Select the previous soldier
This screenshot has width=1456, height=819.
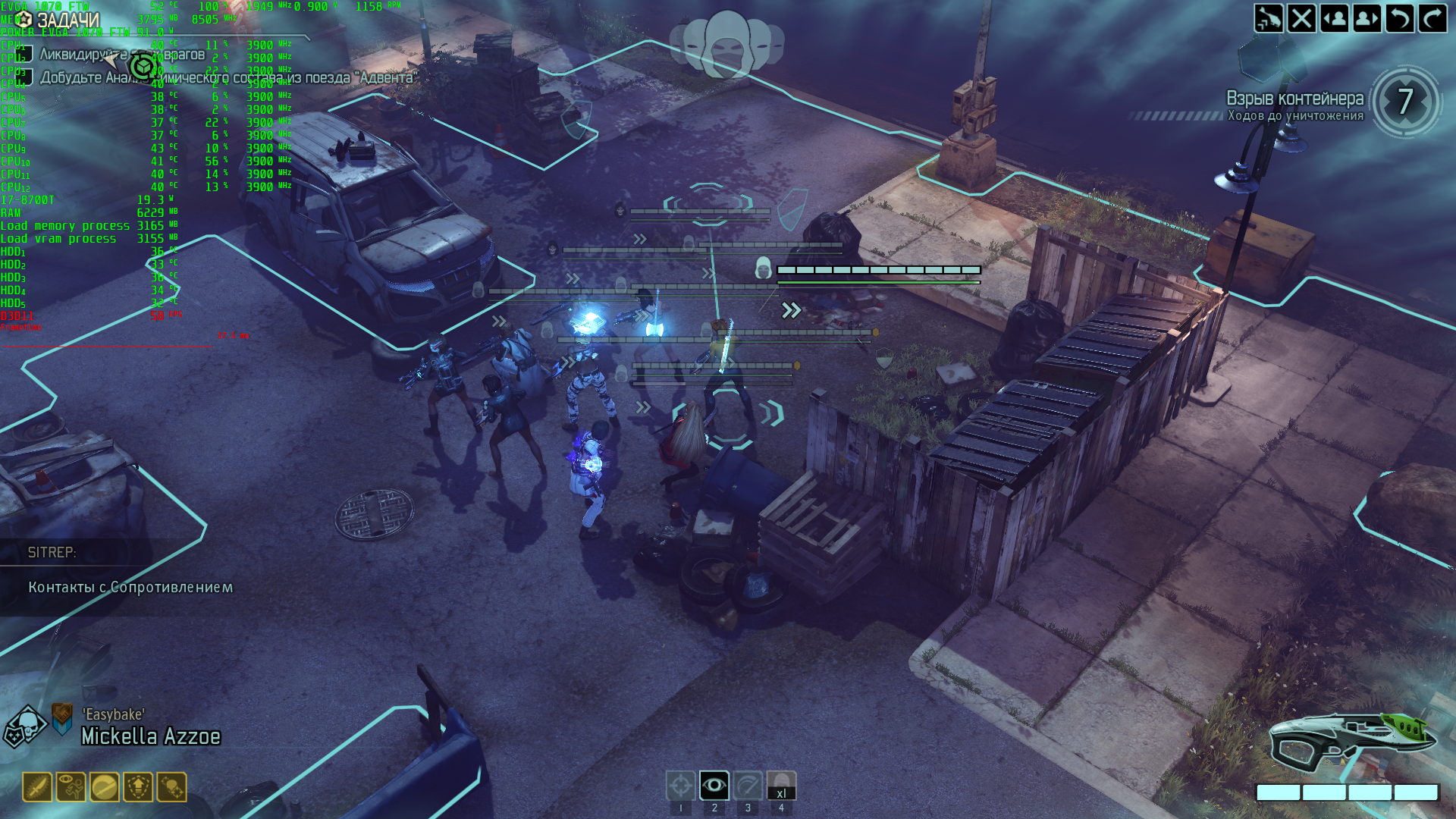1334,18
